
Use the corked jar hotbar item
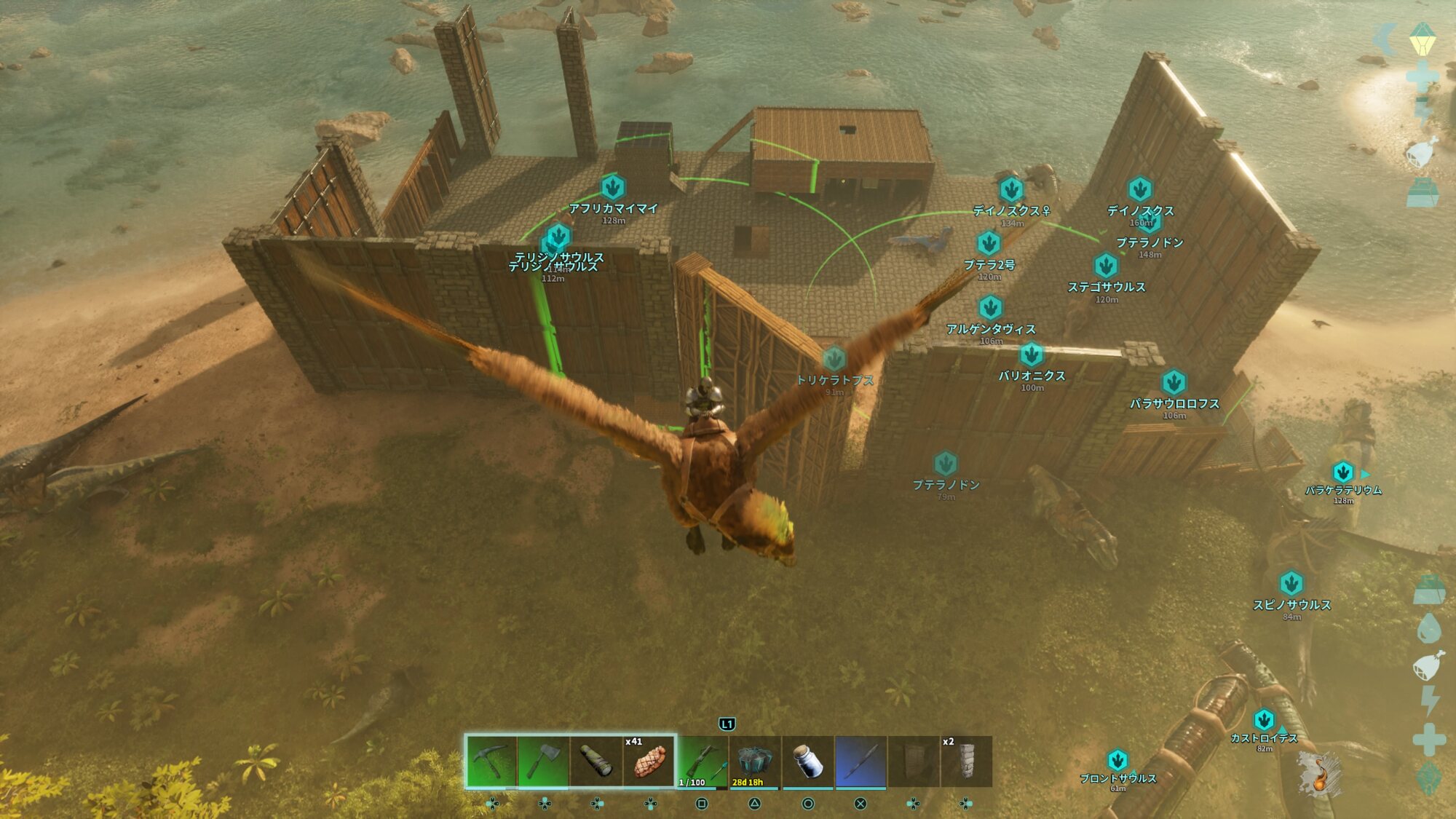tap(807, 761)
